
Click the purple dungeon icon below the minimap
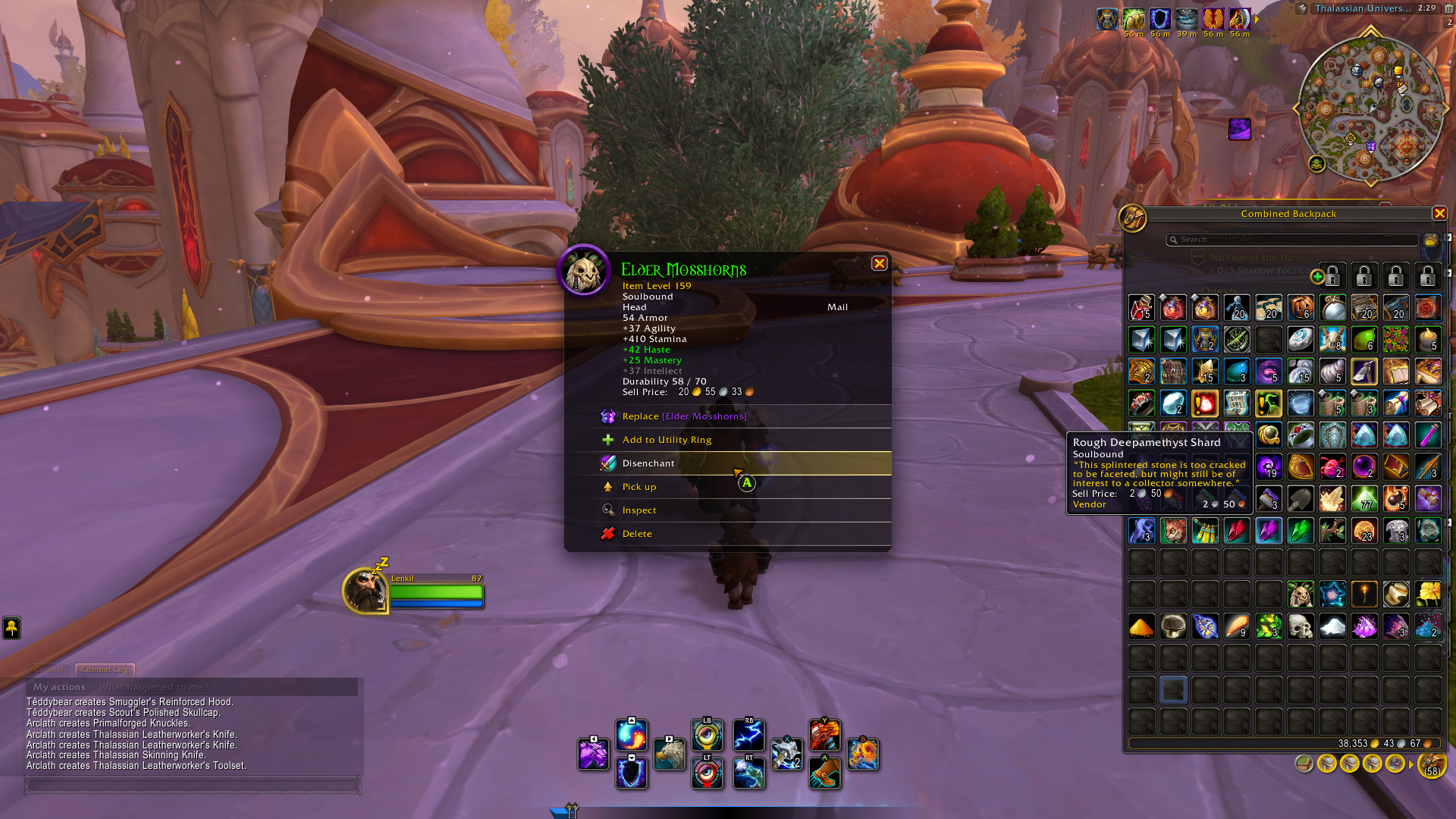[1241, 130]
